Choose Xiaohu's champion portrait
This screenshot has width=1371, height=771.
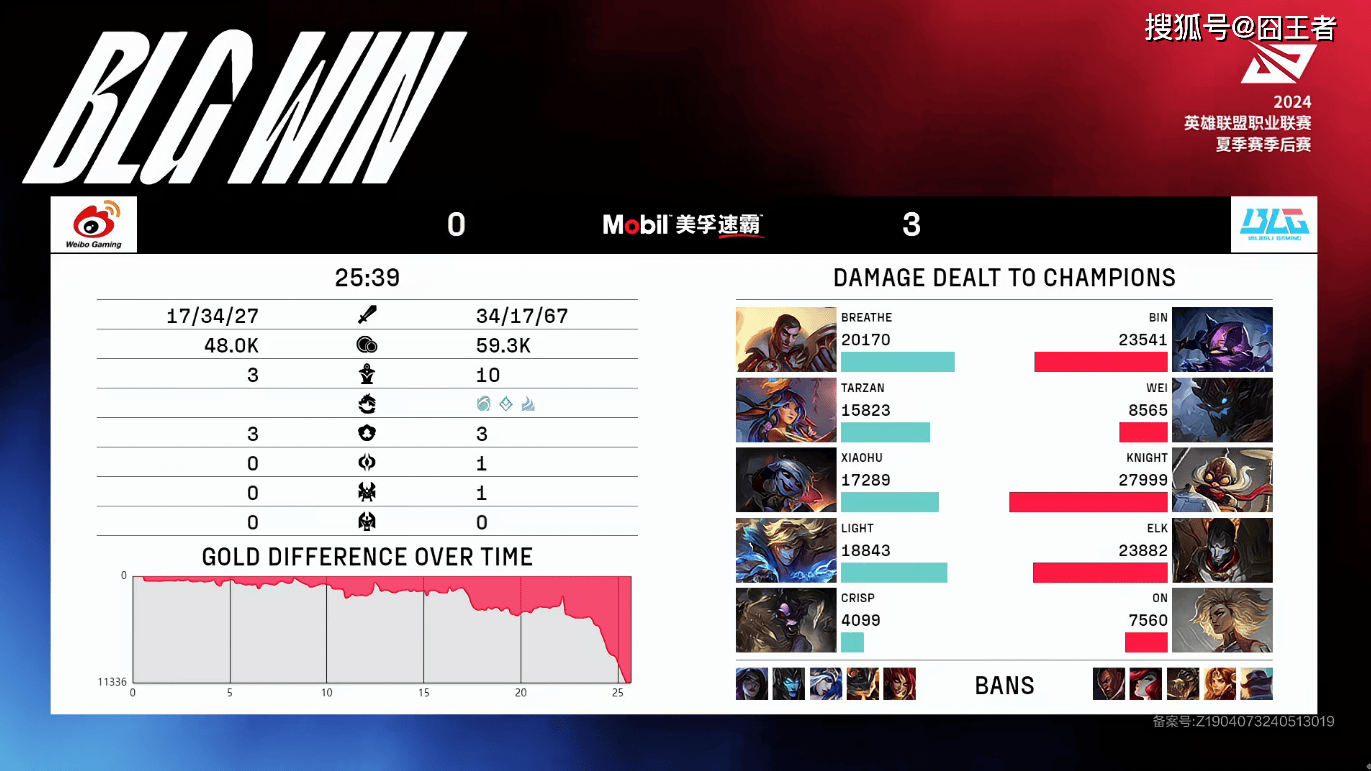(786, 480)
